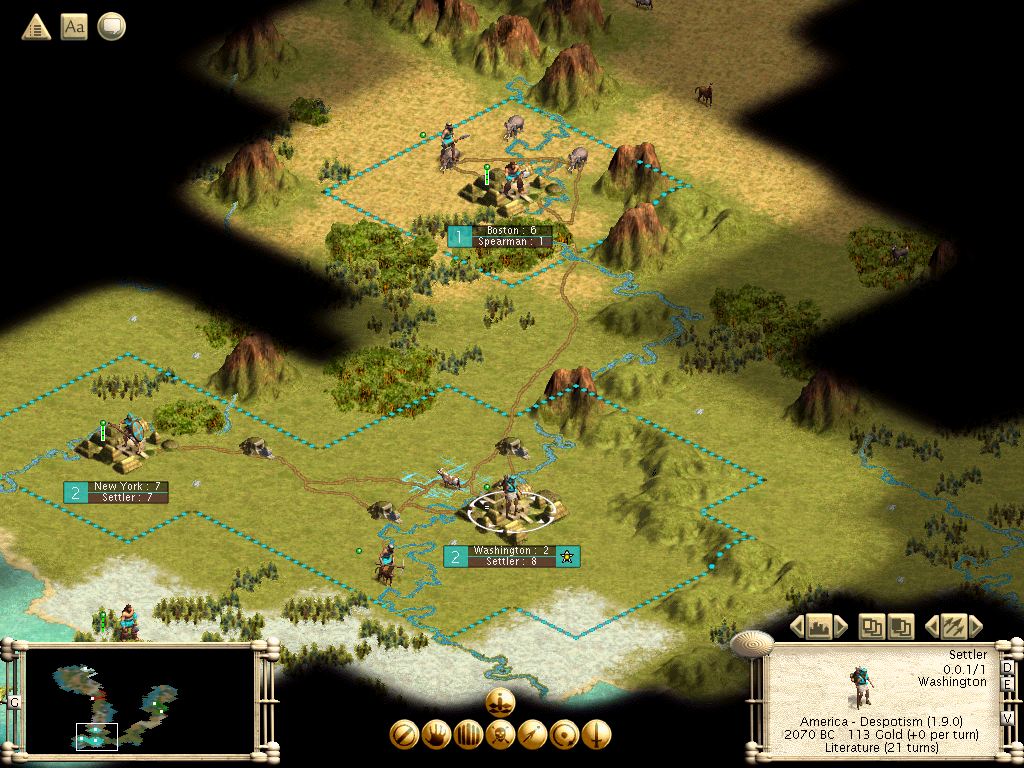Click the 'E' button on info panel
The width and height of the screenshot is (1024, 768).
pos(1007,684)
